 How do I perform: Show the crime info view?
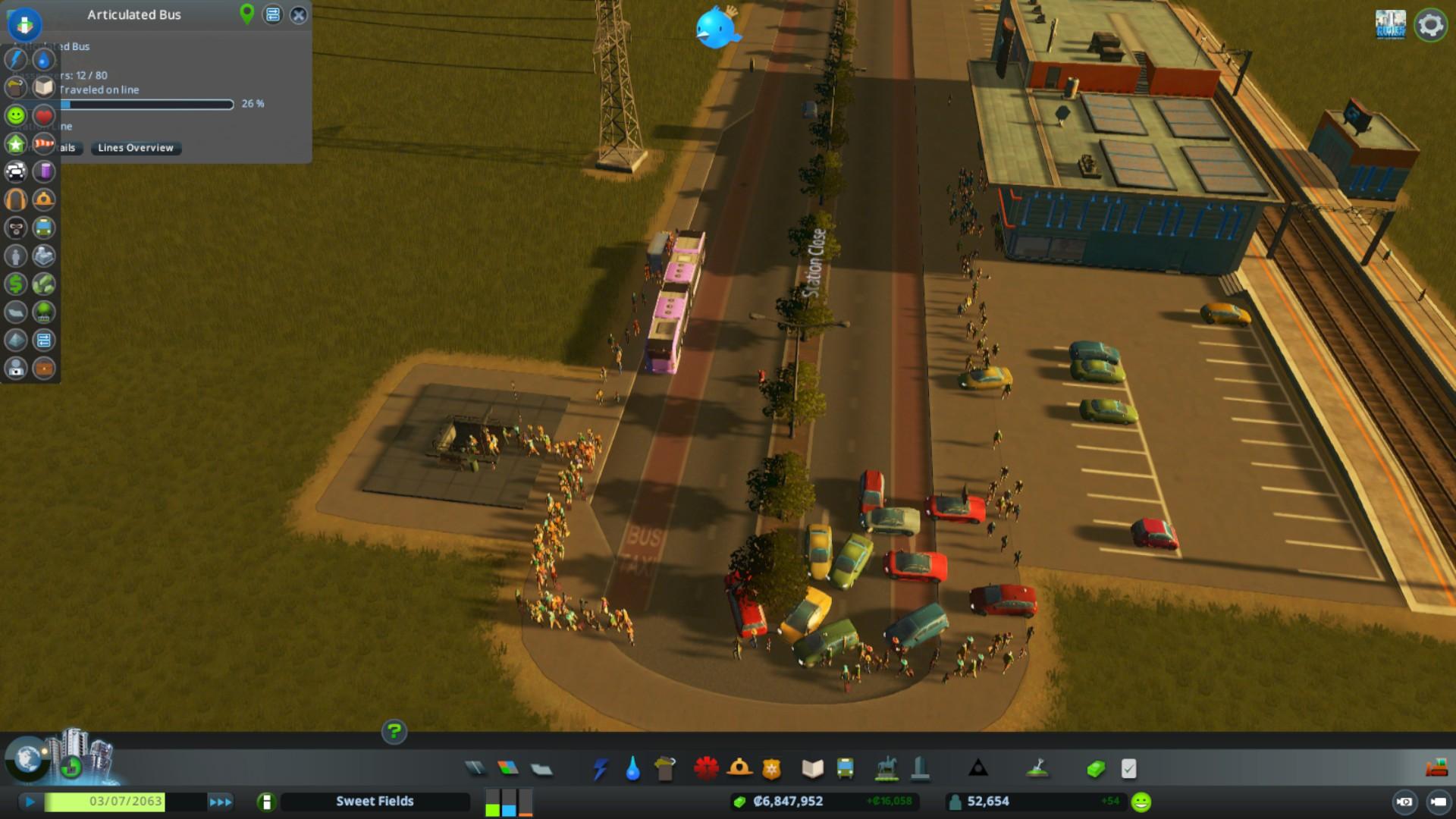(16, 227)
